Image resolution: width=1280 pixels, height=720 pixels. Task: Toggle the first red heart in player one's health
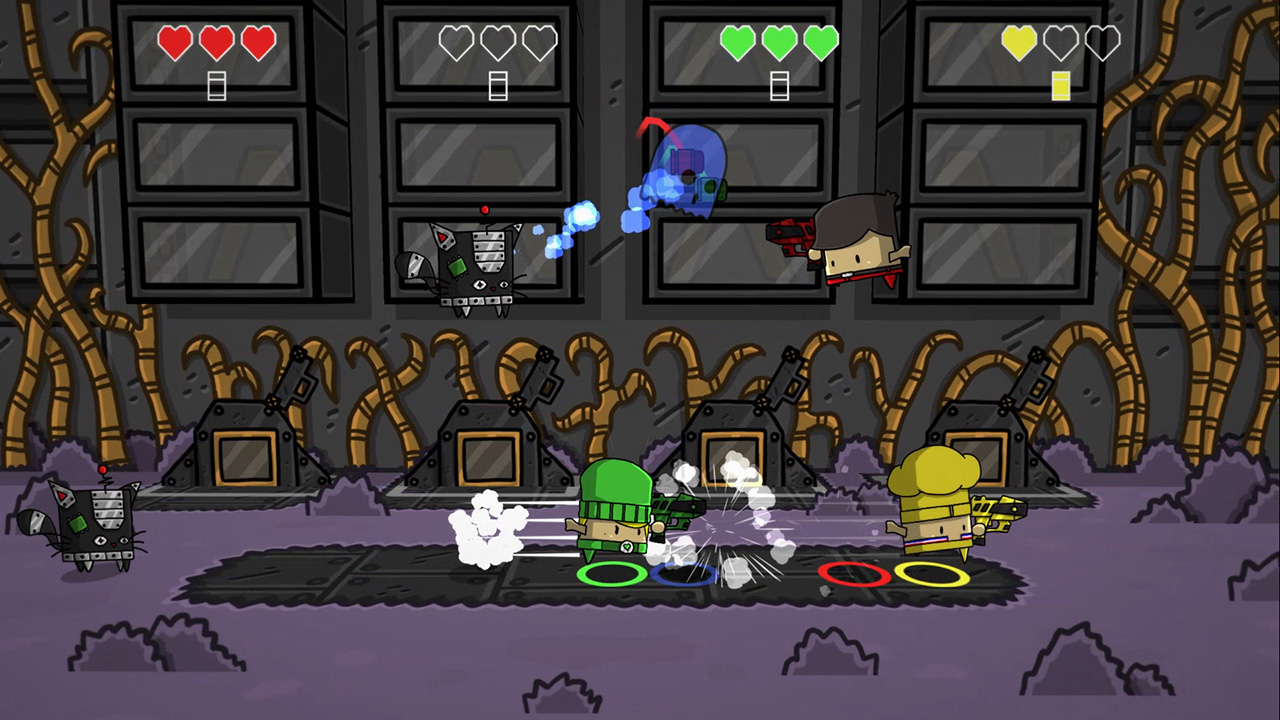point(175,42)
